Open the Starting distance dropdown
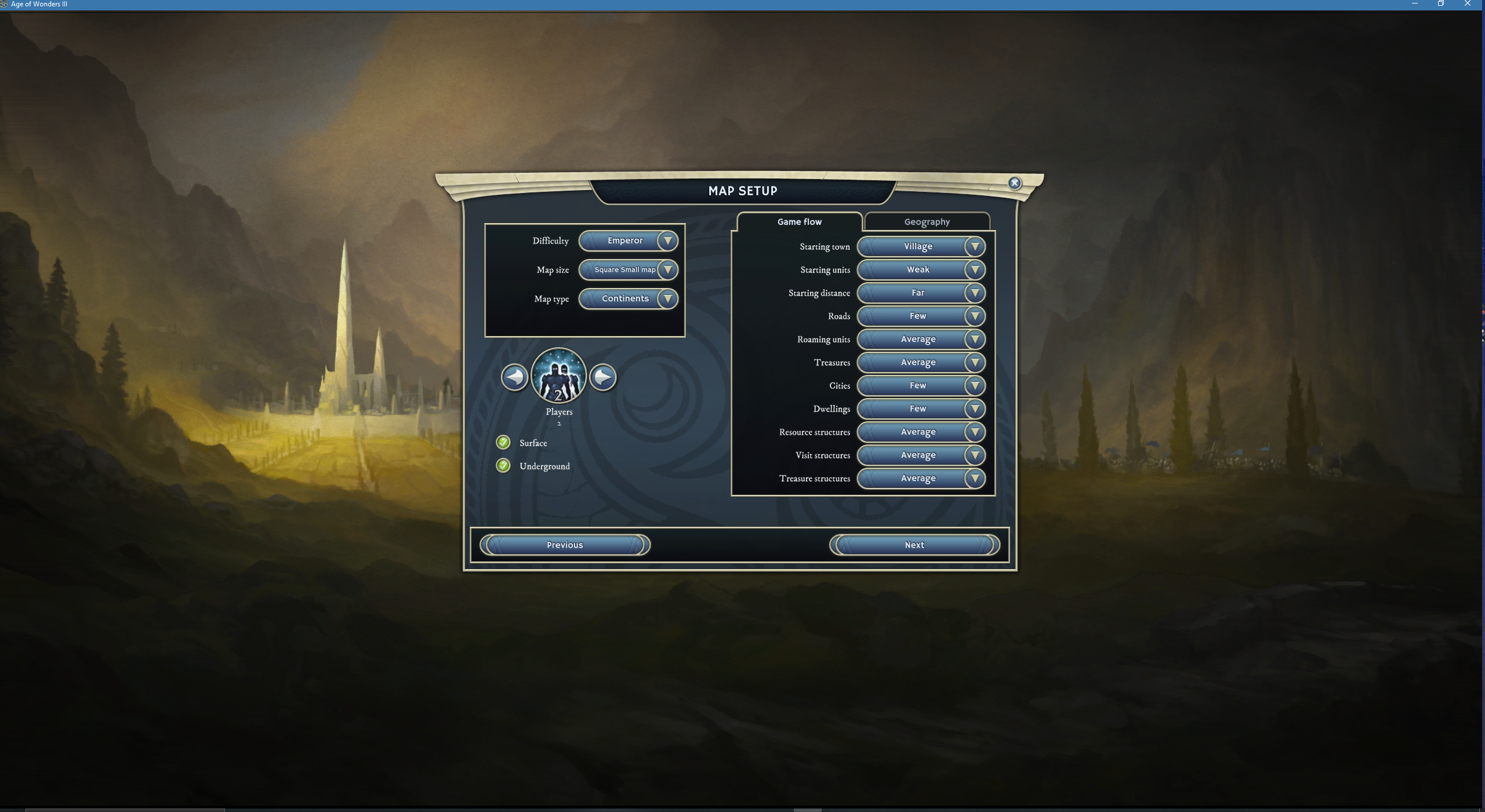This screenshot has width=1485, height=812. [x=921, y=293]
